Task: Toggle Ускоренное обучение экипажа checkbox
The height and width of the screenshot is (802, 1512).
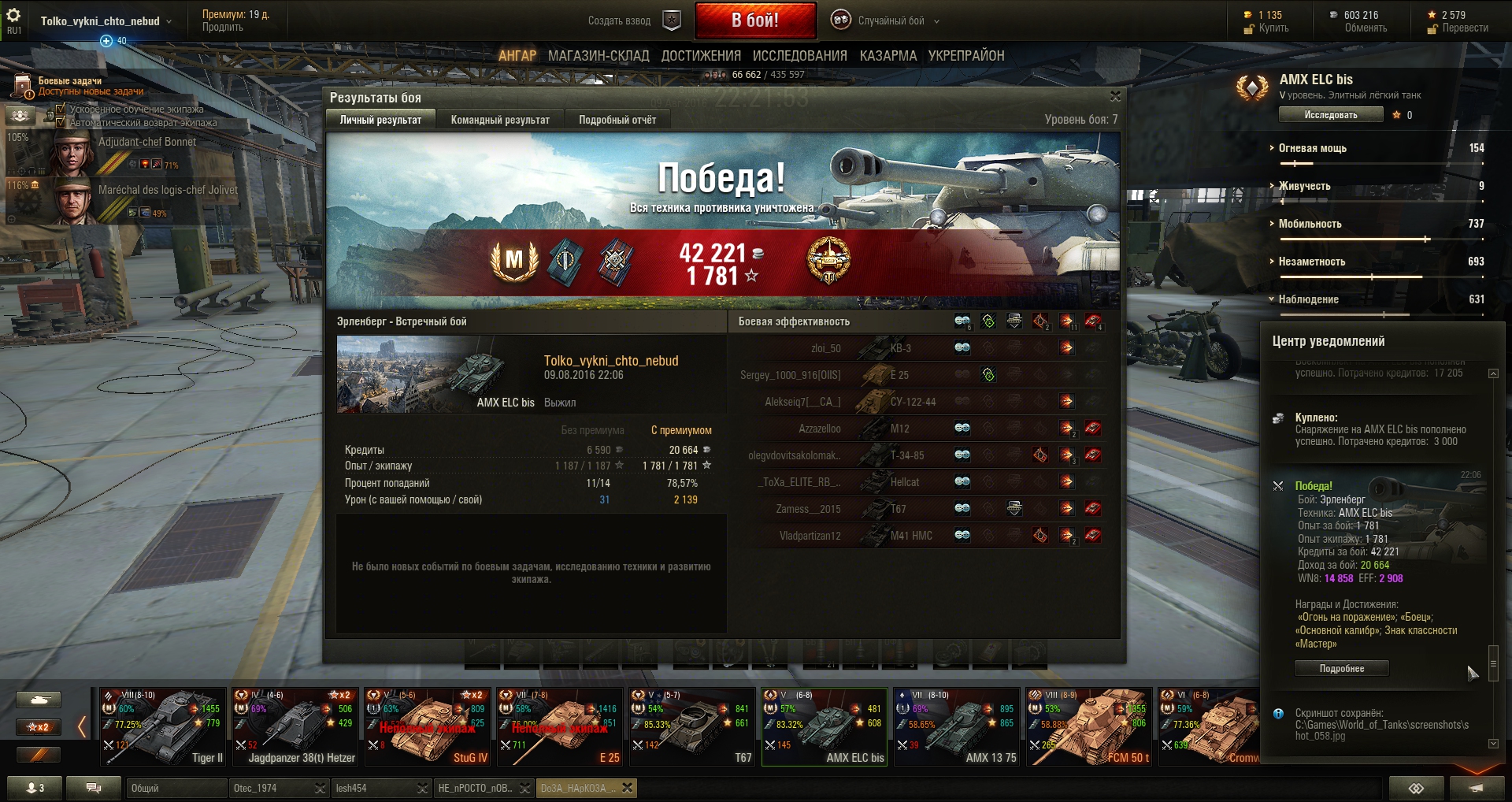Action: click(x=61, y=109)
